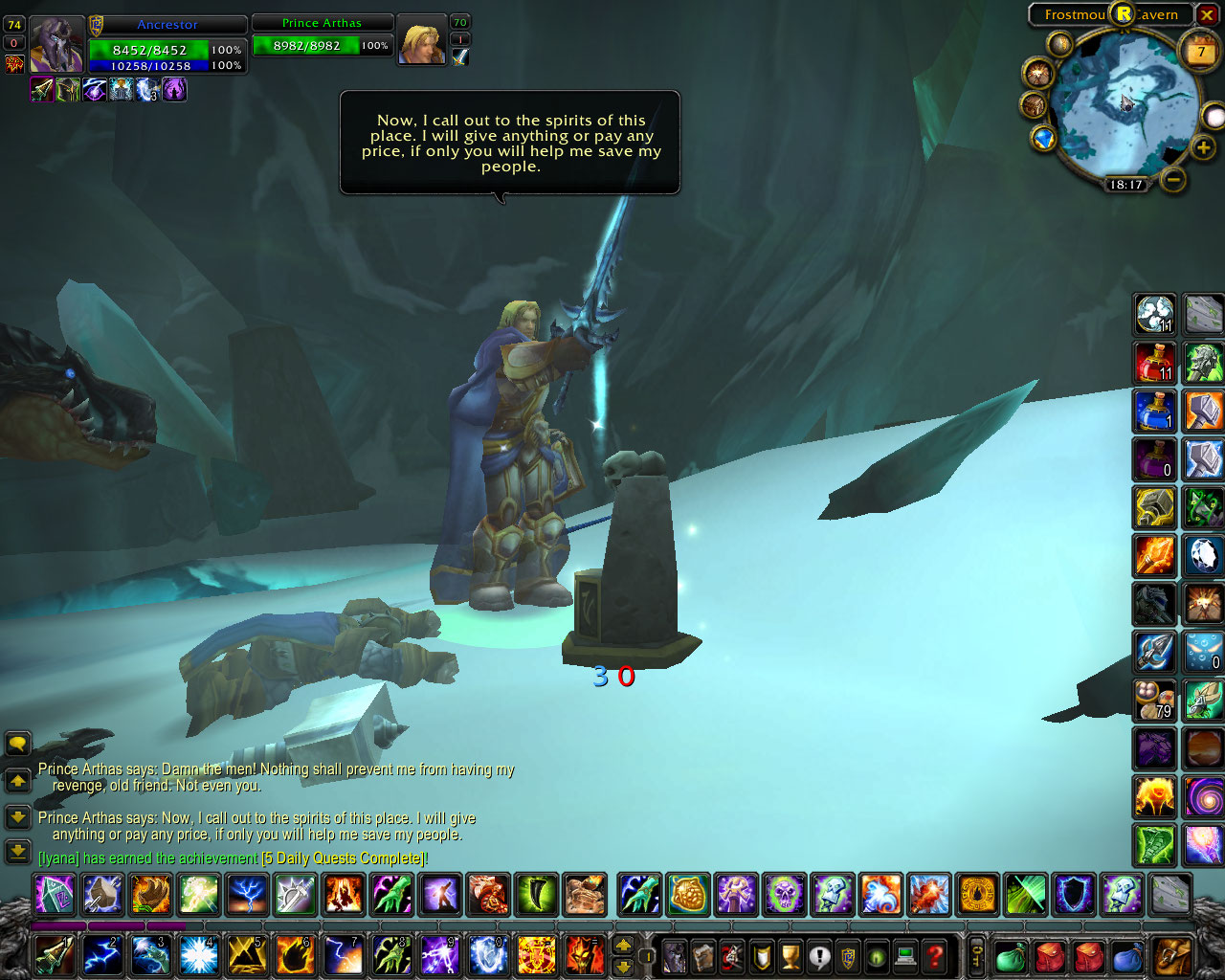Open the green bag slot
This screenshot has height=980, width=1225.
[1011, 956]
